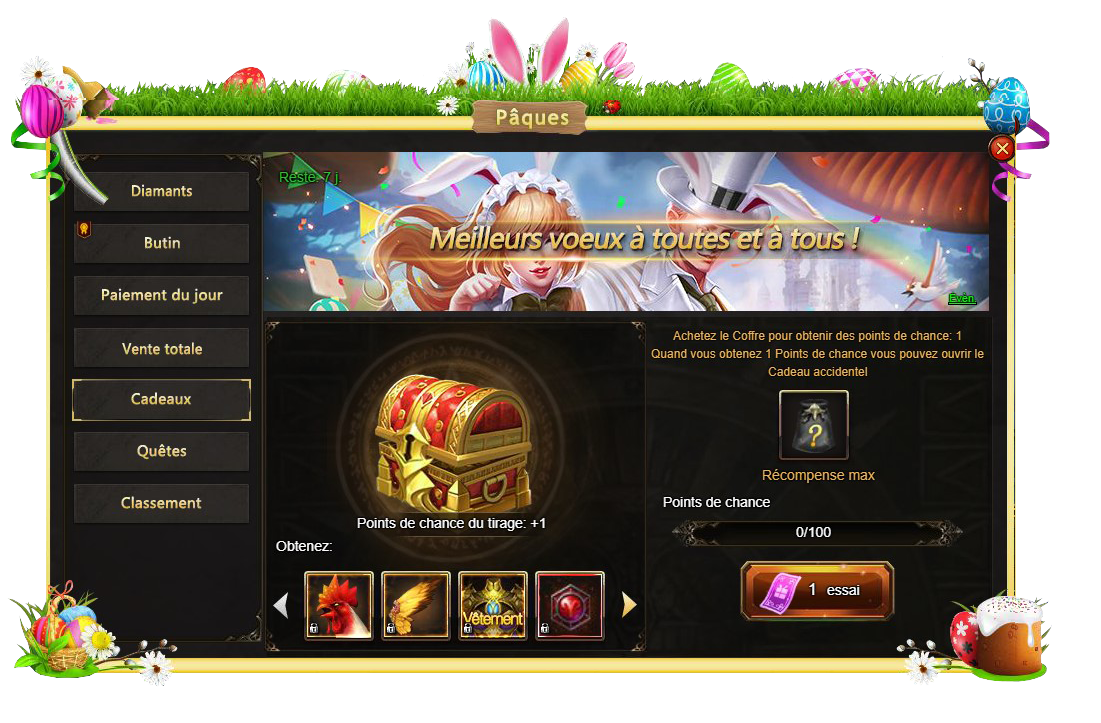This screenshot has height=723, width=1101.
Task: Select the mystery bag Récompense max icon
Action: [x=814, y=425]
